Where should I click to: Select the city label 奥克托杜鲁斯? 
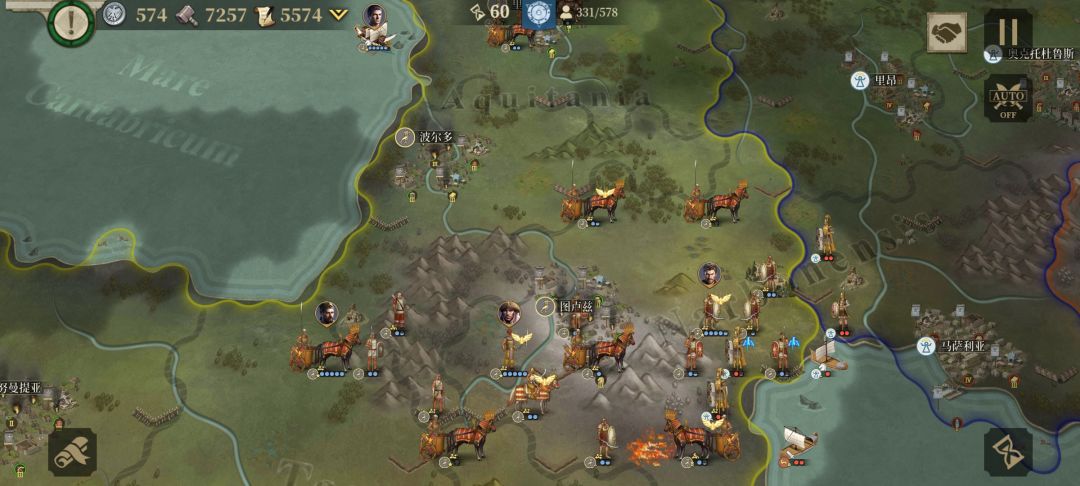pos(1040,53)
